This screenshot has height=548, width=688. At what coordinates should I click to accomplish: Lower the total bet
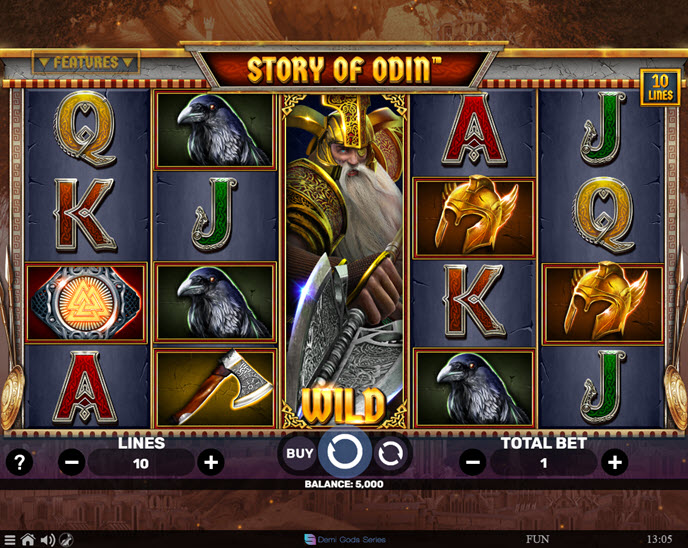click(x=474, y=462)
